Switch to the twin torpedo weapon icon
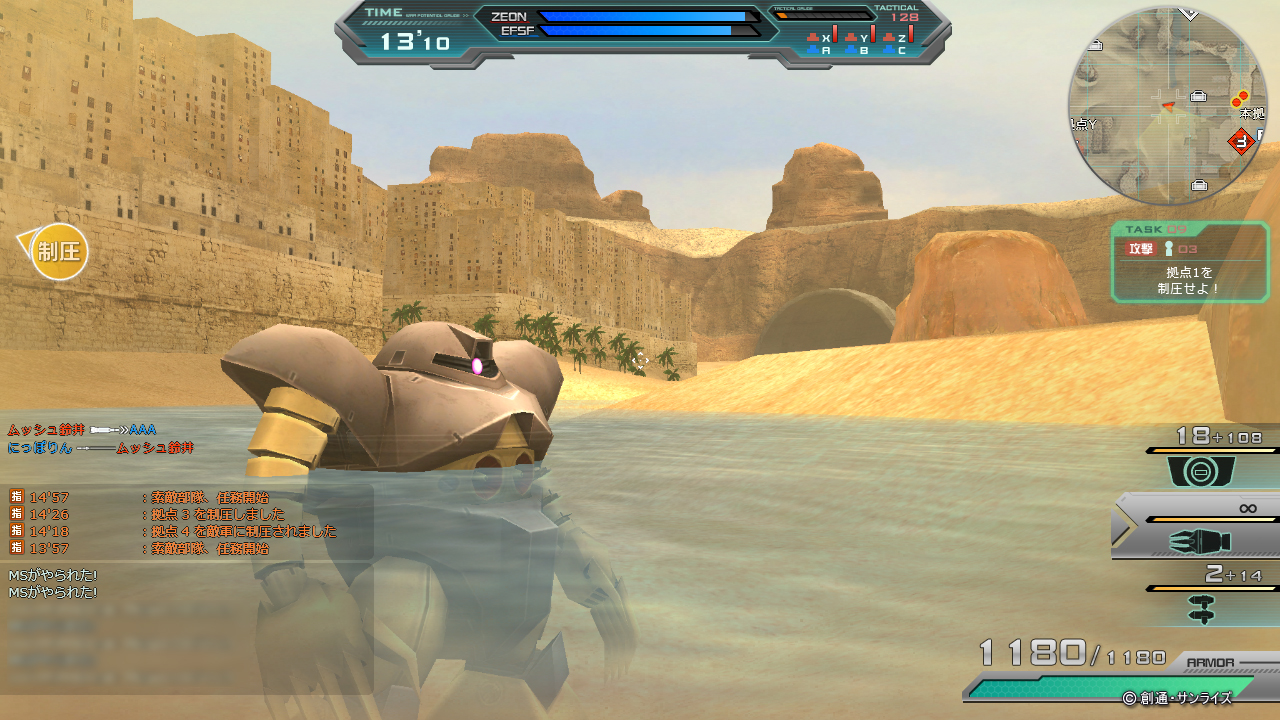The width and height of the screenshot is (1280, 720). (x=1201, y=608)
